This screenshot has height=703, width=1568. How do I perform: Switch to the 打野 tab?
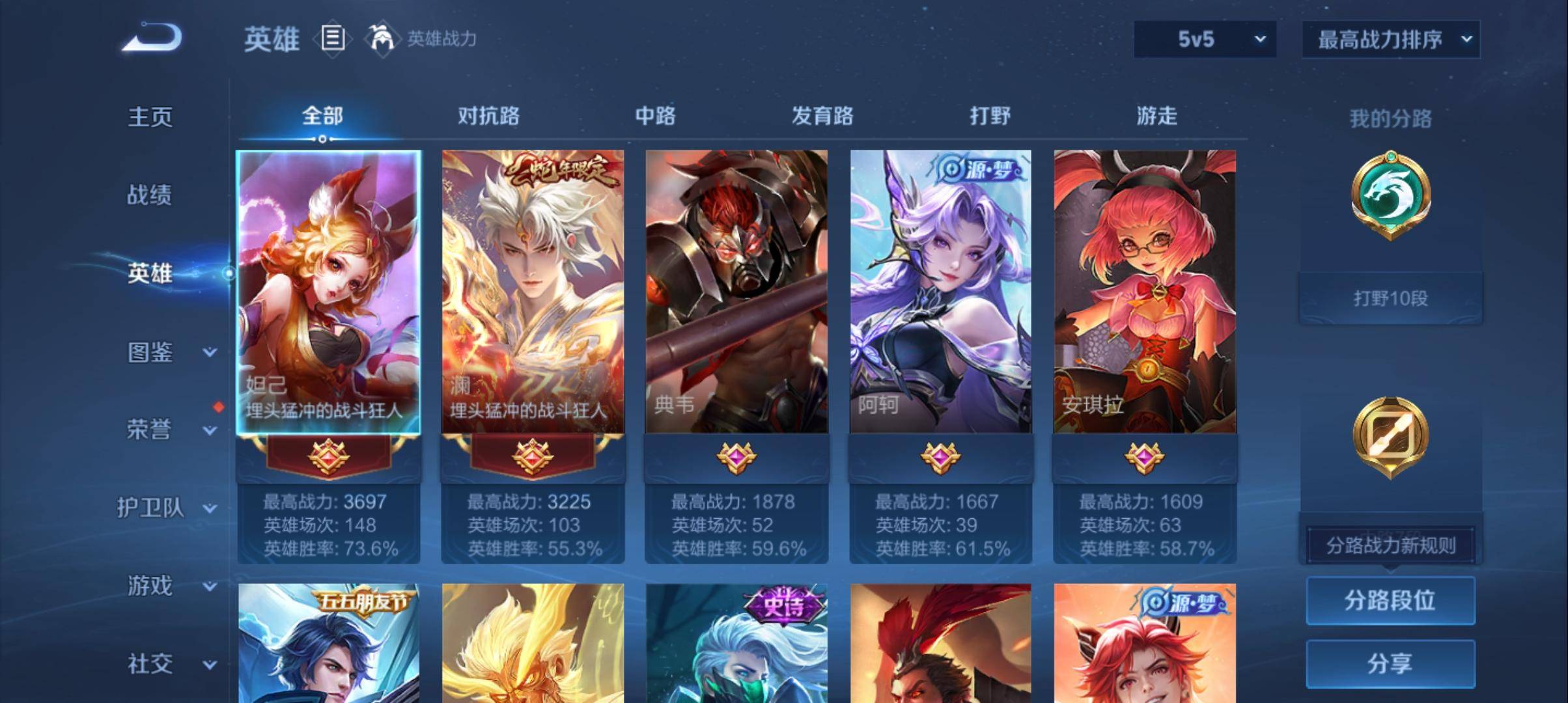(988, 116)
